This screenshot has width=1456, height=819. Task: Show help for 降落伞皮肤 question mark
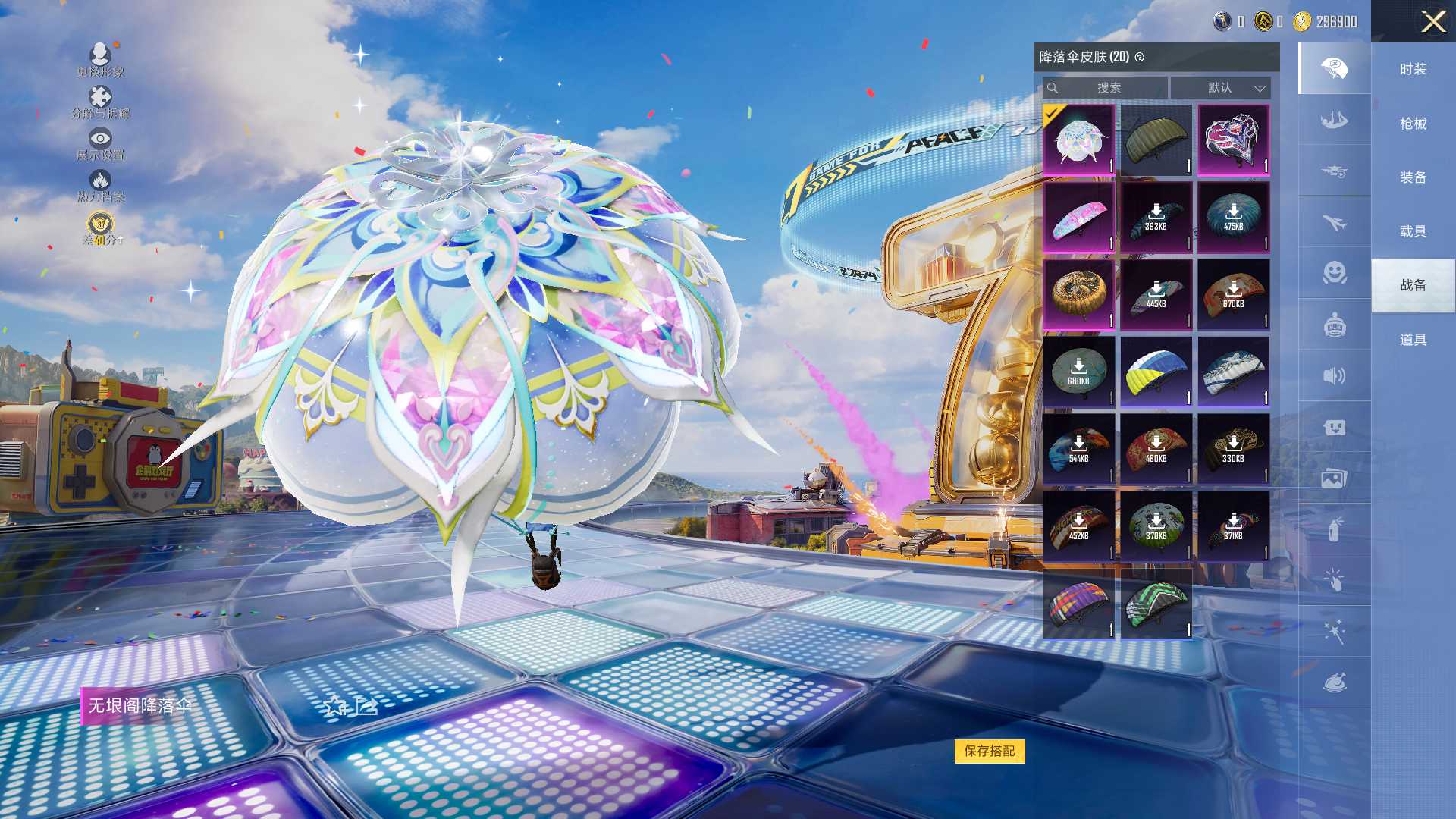point(1139,57)
